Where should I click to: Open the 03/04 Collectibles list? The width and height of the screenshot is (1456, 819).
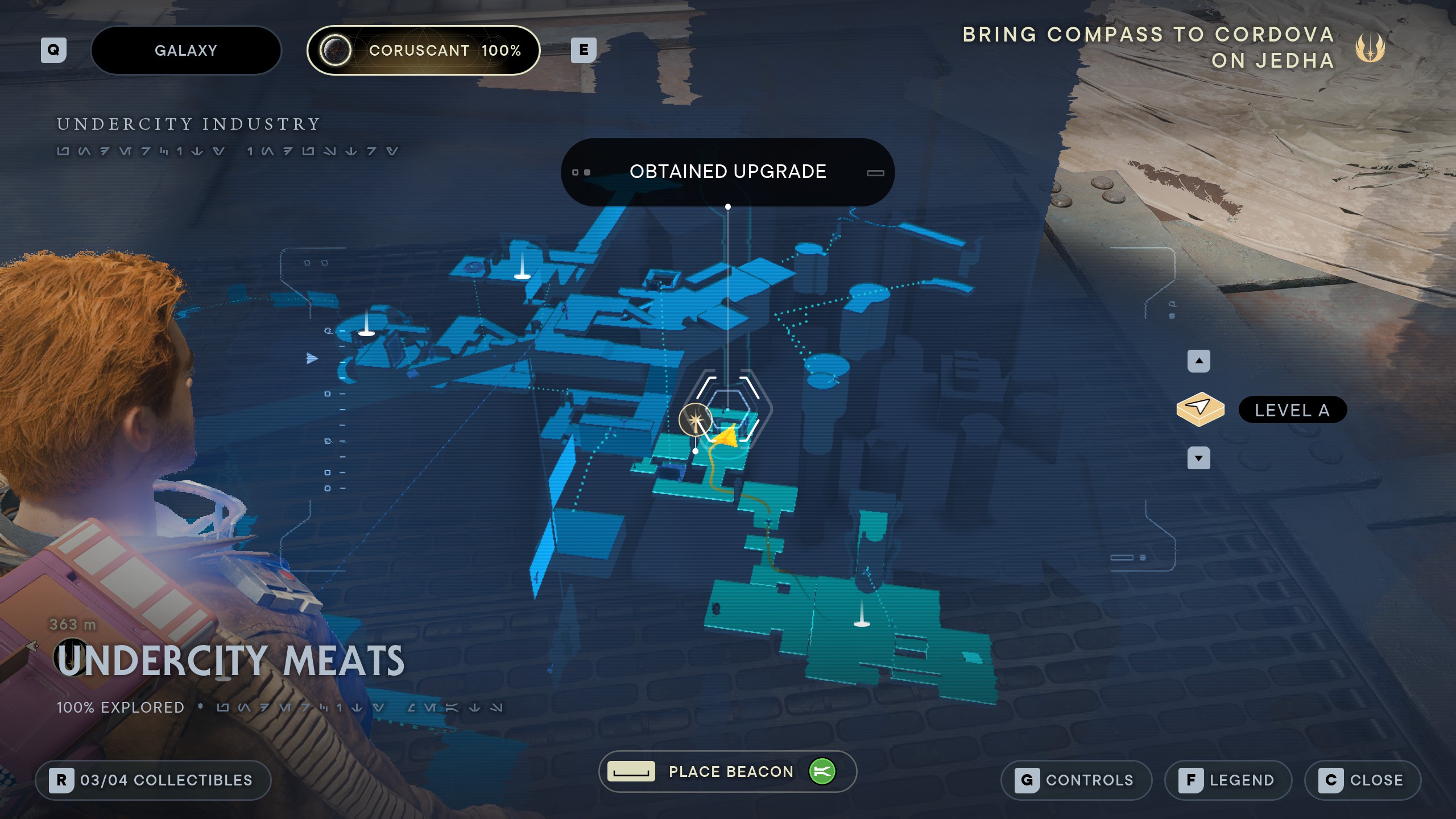tap(153, 780)
